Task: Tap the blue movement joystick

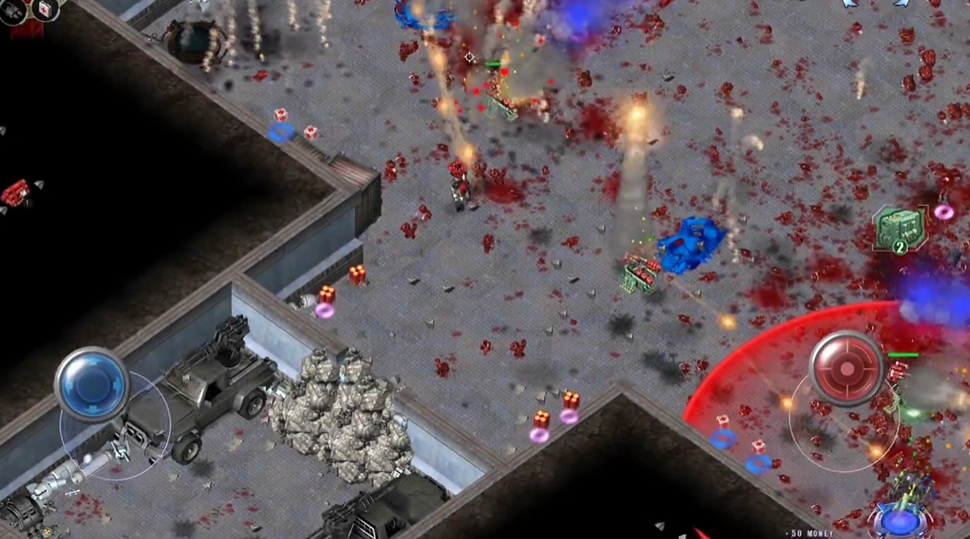Action: tap(92, 384)
